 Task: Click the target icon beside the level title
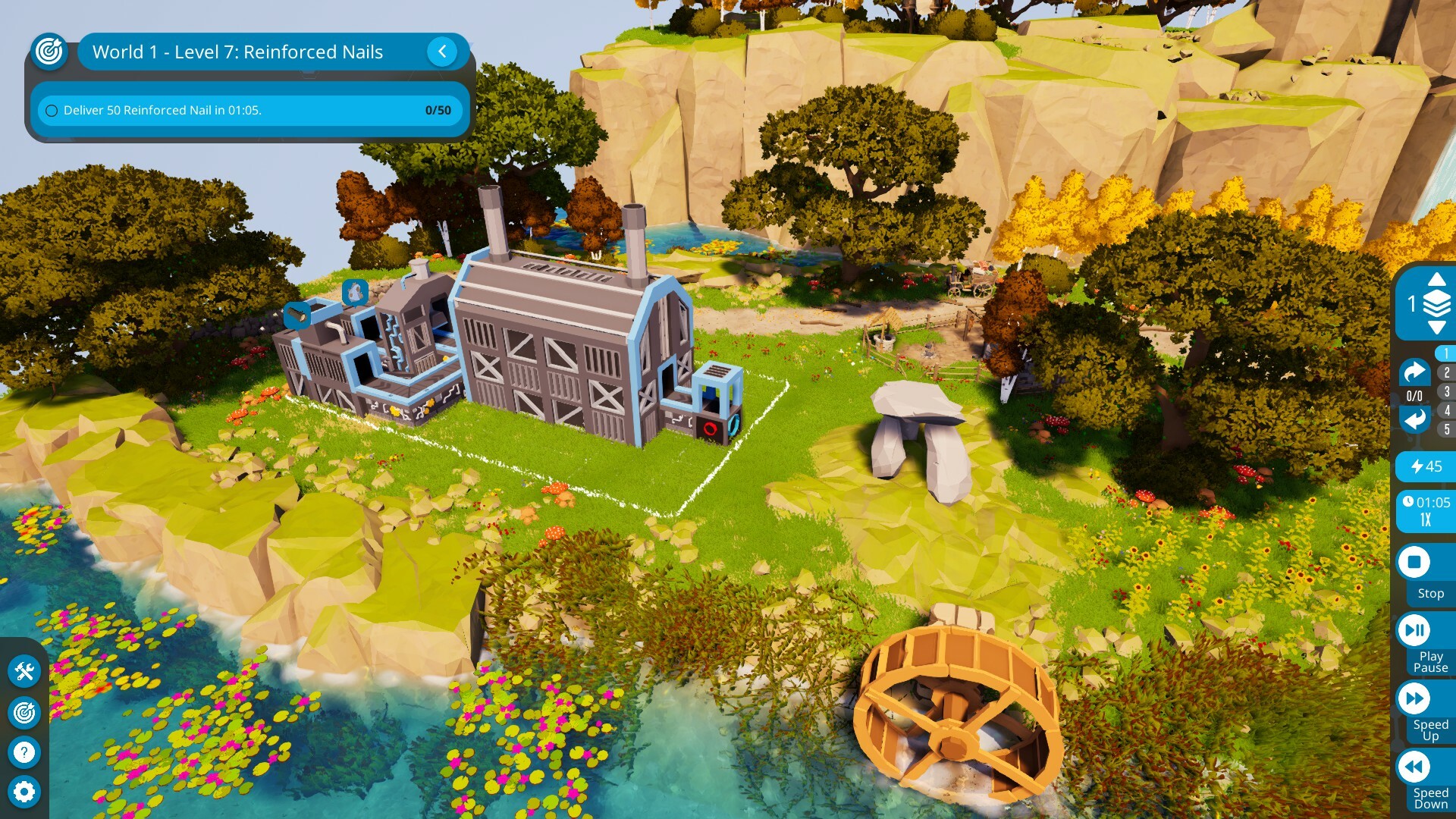[50, 52]
